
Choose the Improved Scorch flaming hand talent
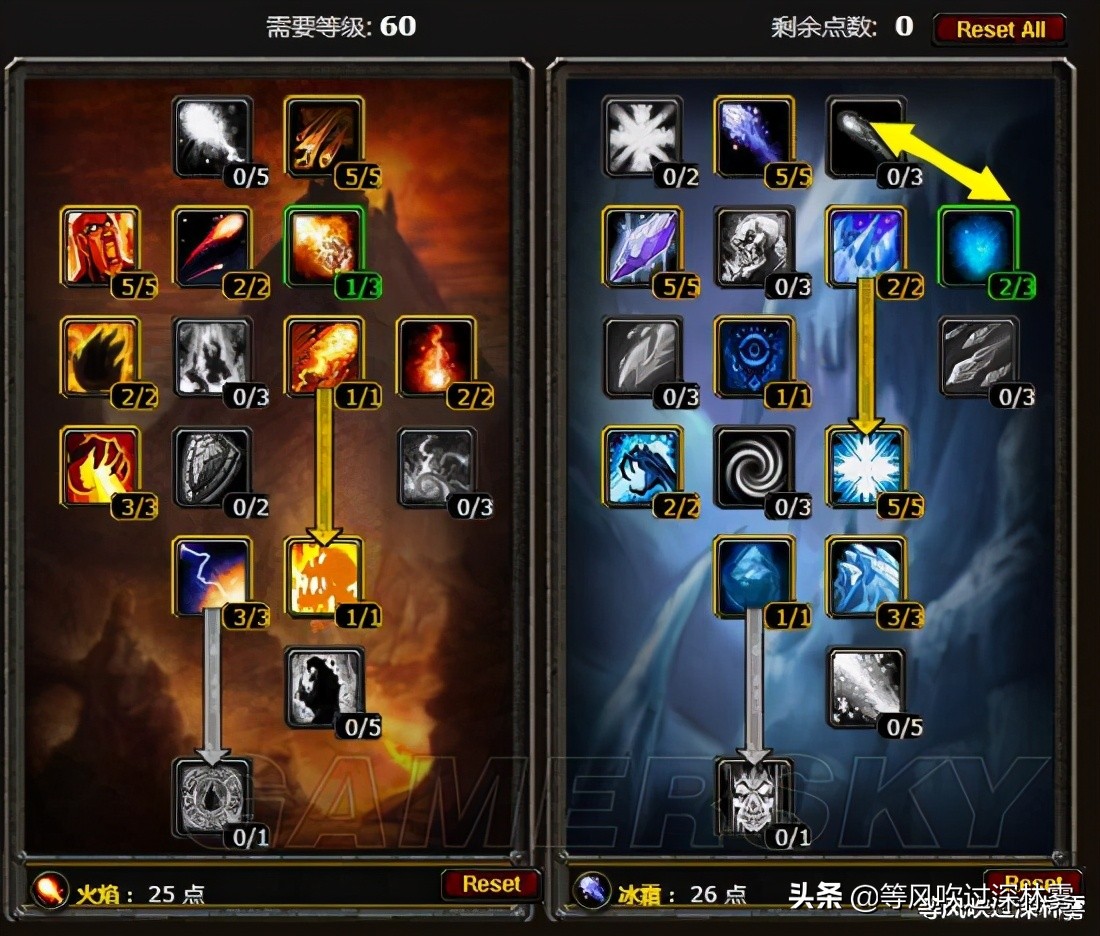pyautogui.click(x=98, y=466)
